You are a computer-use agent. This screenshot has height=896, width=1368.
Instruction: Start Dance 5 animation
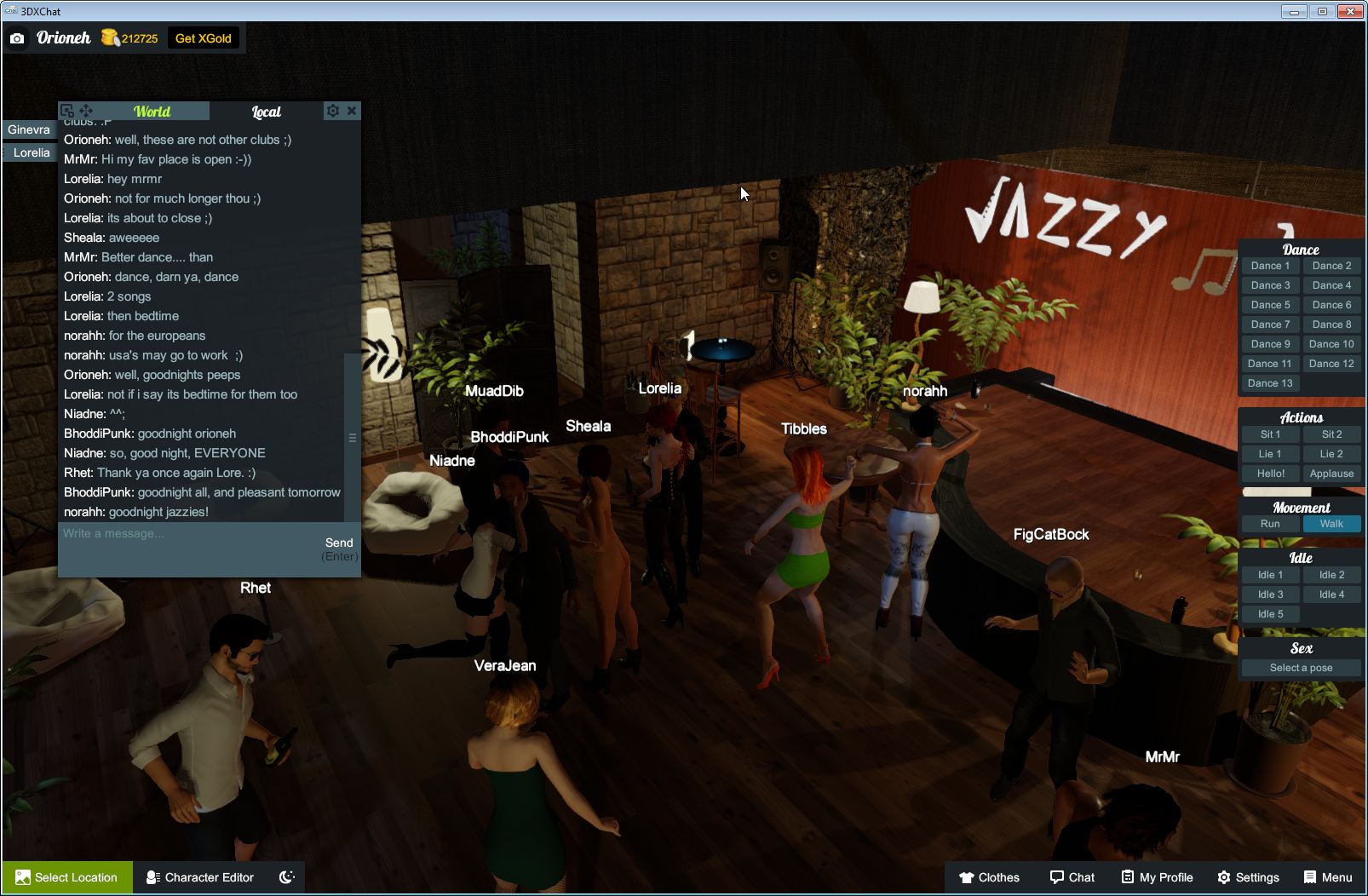[x=1270, y=304]
